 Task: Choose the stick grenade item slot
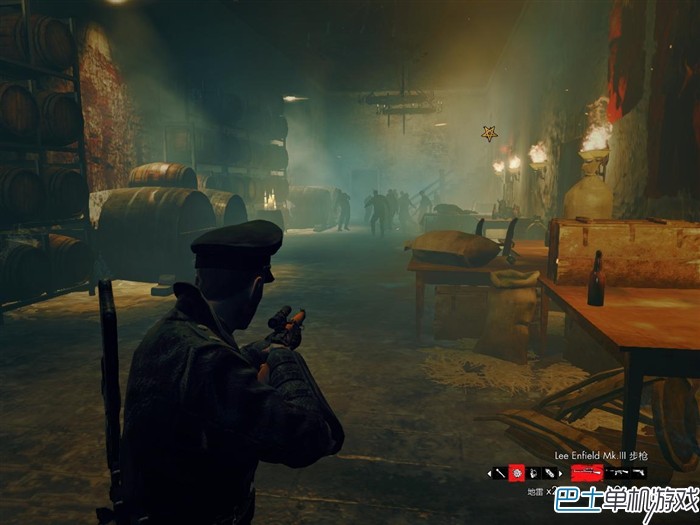click(x=500, y=473)
